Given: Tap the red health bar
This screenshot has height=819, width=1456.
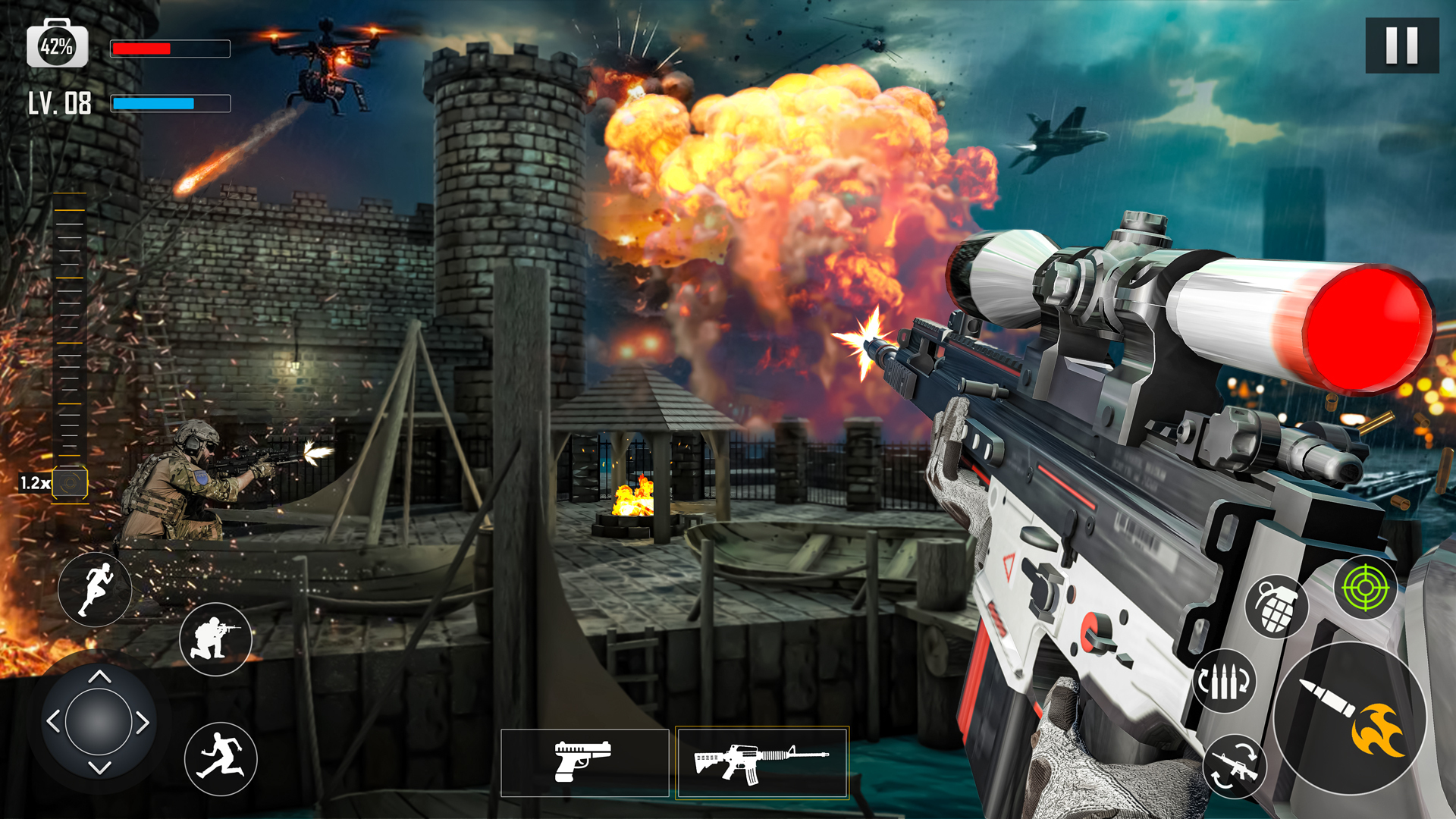Looking at the screenshot, I should [x=171, y=49].
